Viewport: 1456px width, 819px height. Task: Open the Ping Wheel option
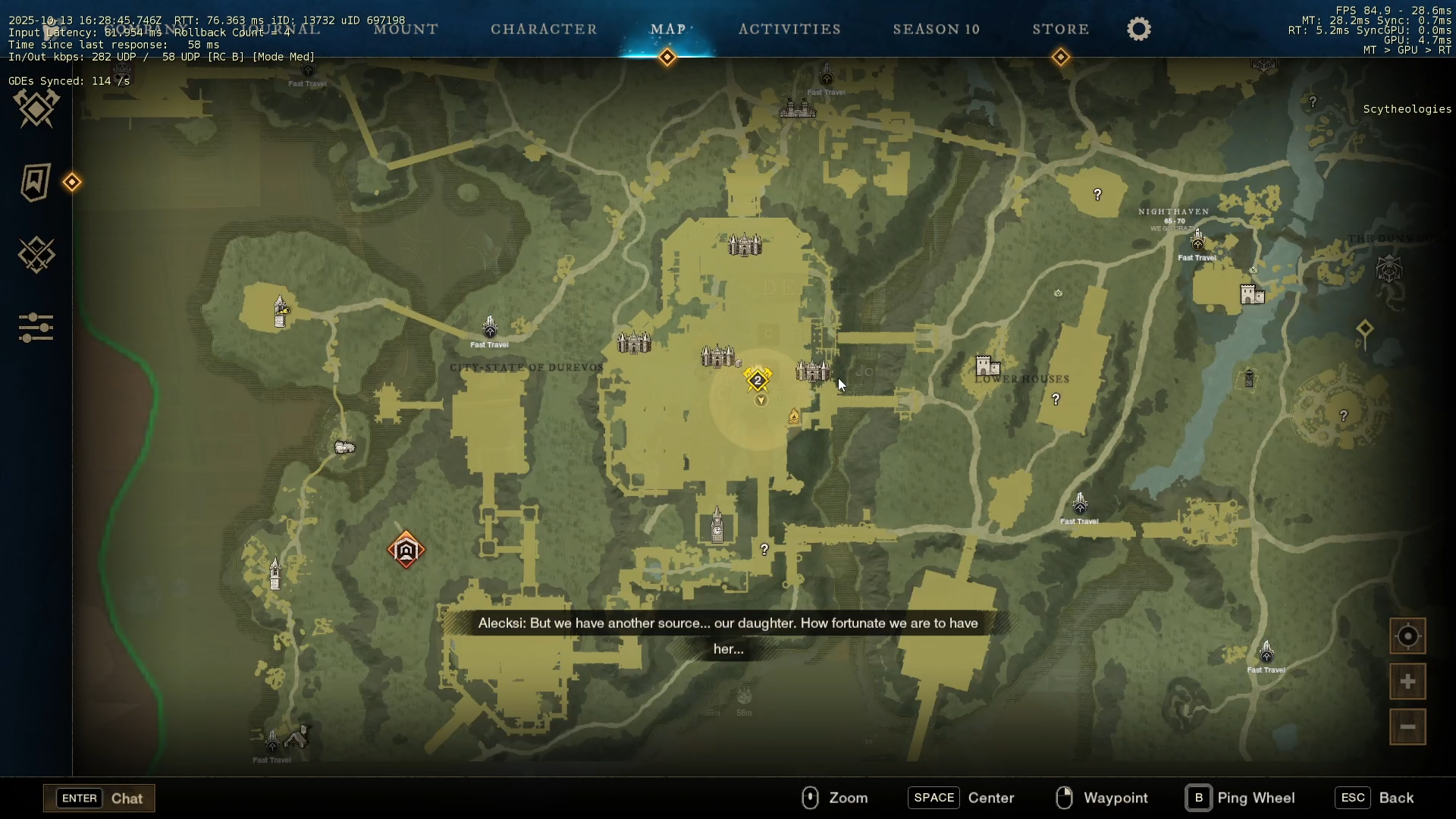[x=1241, y=798]
